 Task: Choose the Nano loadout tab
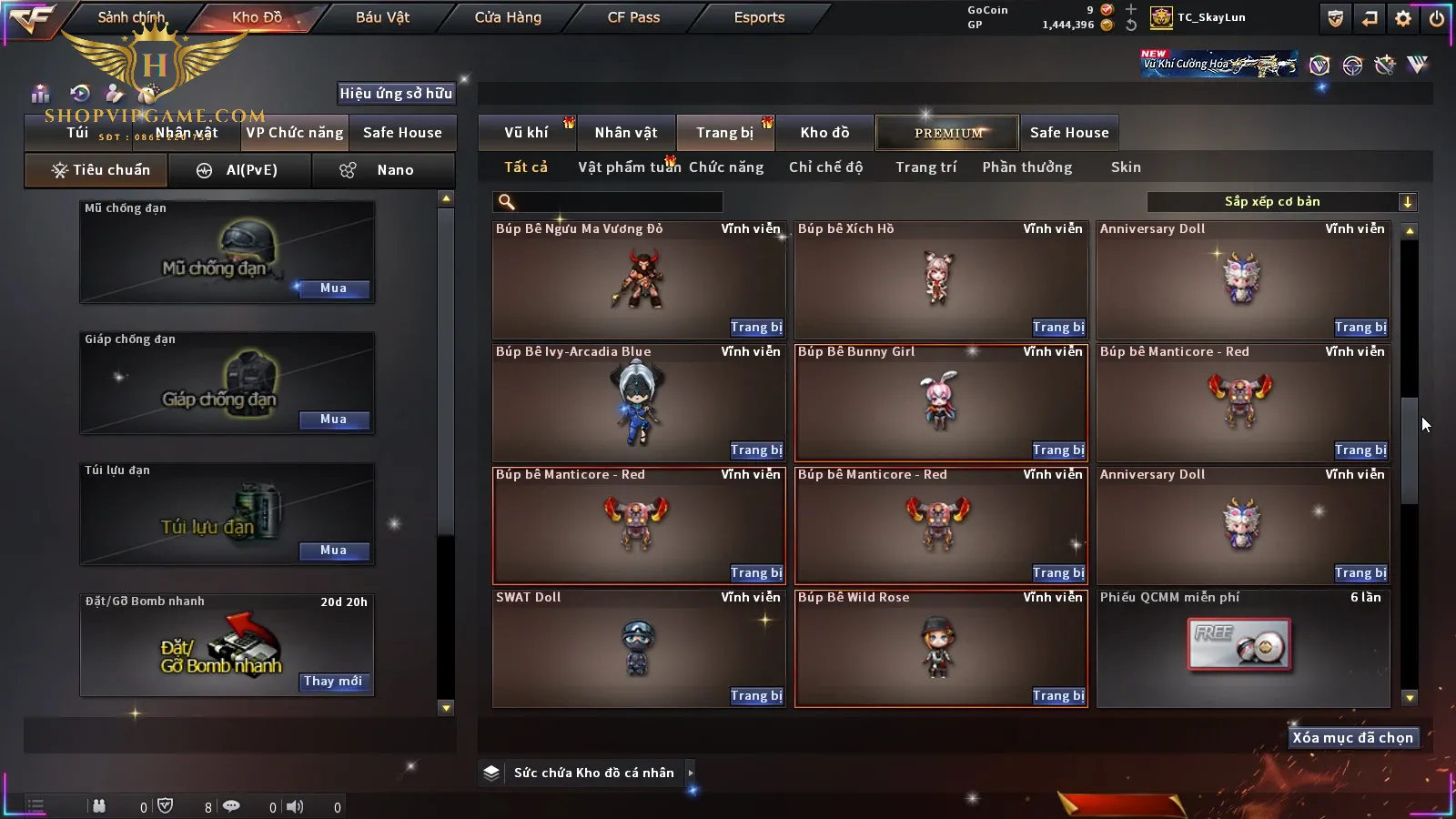pos(383,170)
